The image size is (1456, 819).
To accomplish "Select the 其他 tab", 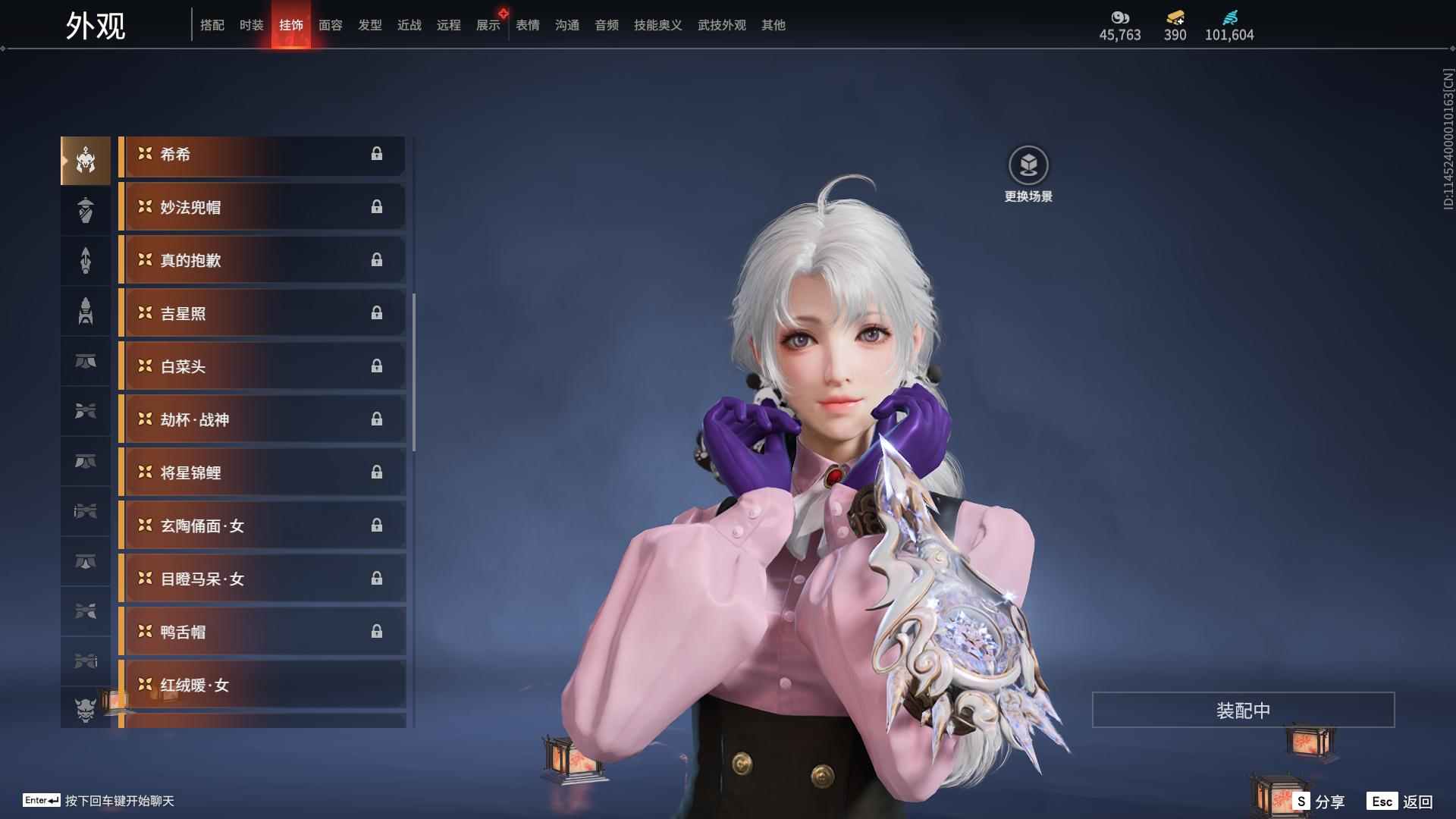I will (x=773, y=25).
